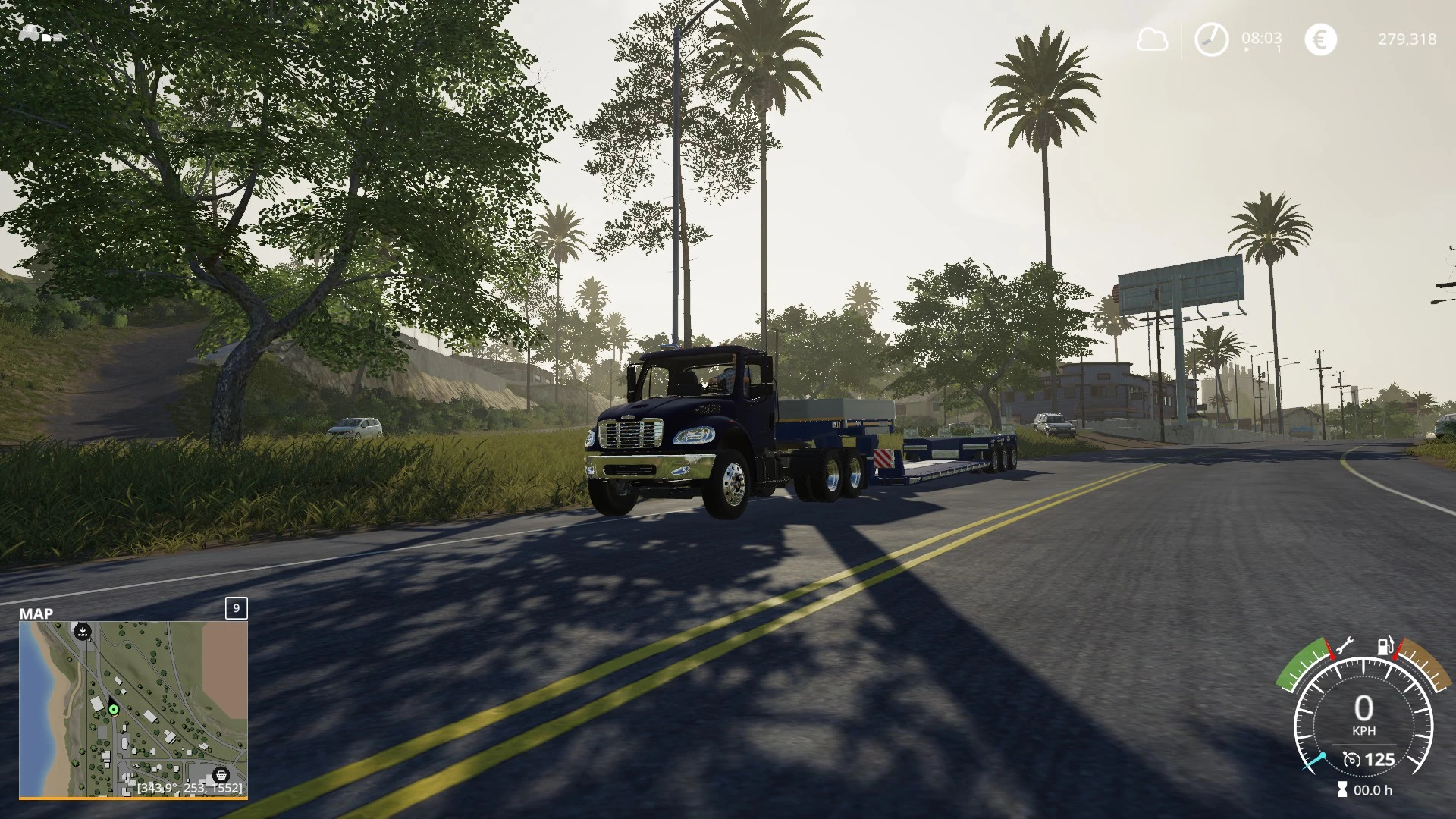Toggle the cruise control icon at 125
This screenshot has width=1456, height=819.
click(x=1351, y=759)
